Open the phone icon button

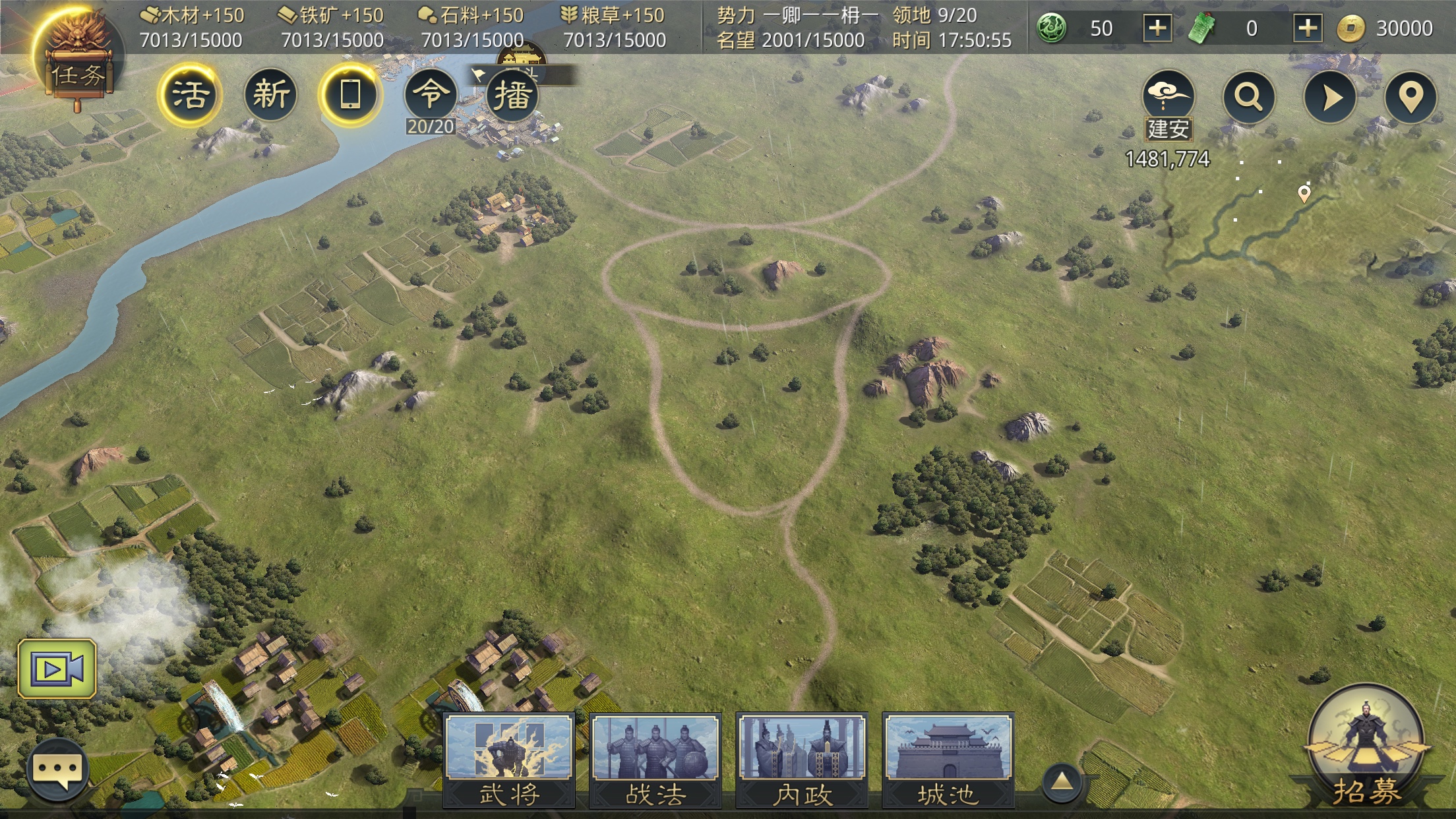350,95
